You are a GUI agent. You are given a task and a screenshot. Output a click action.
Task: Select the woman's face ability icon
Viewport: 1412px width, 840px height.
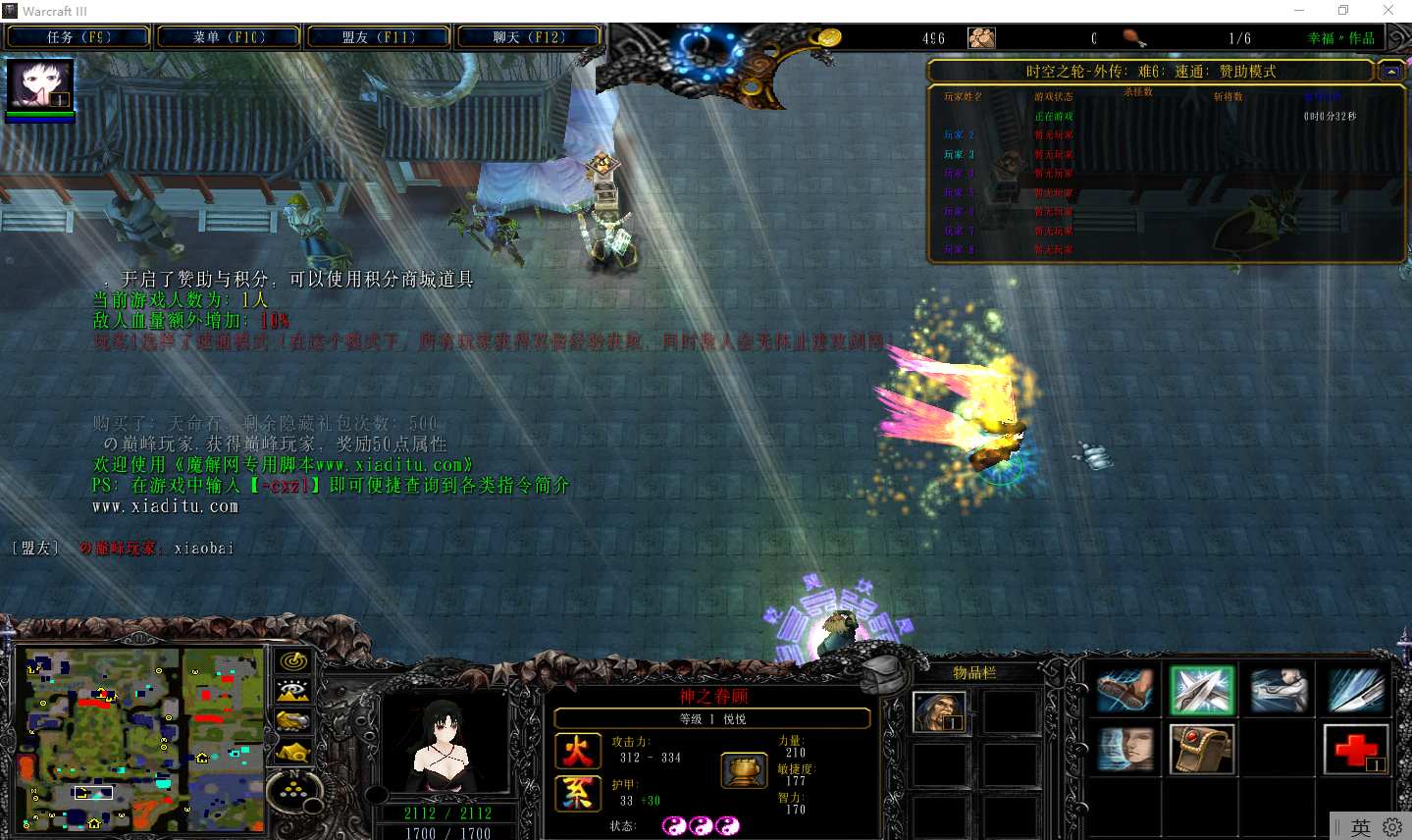pyautogui.click(x=1125, y=751)
